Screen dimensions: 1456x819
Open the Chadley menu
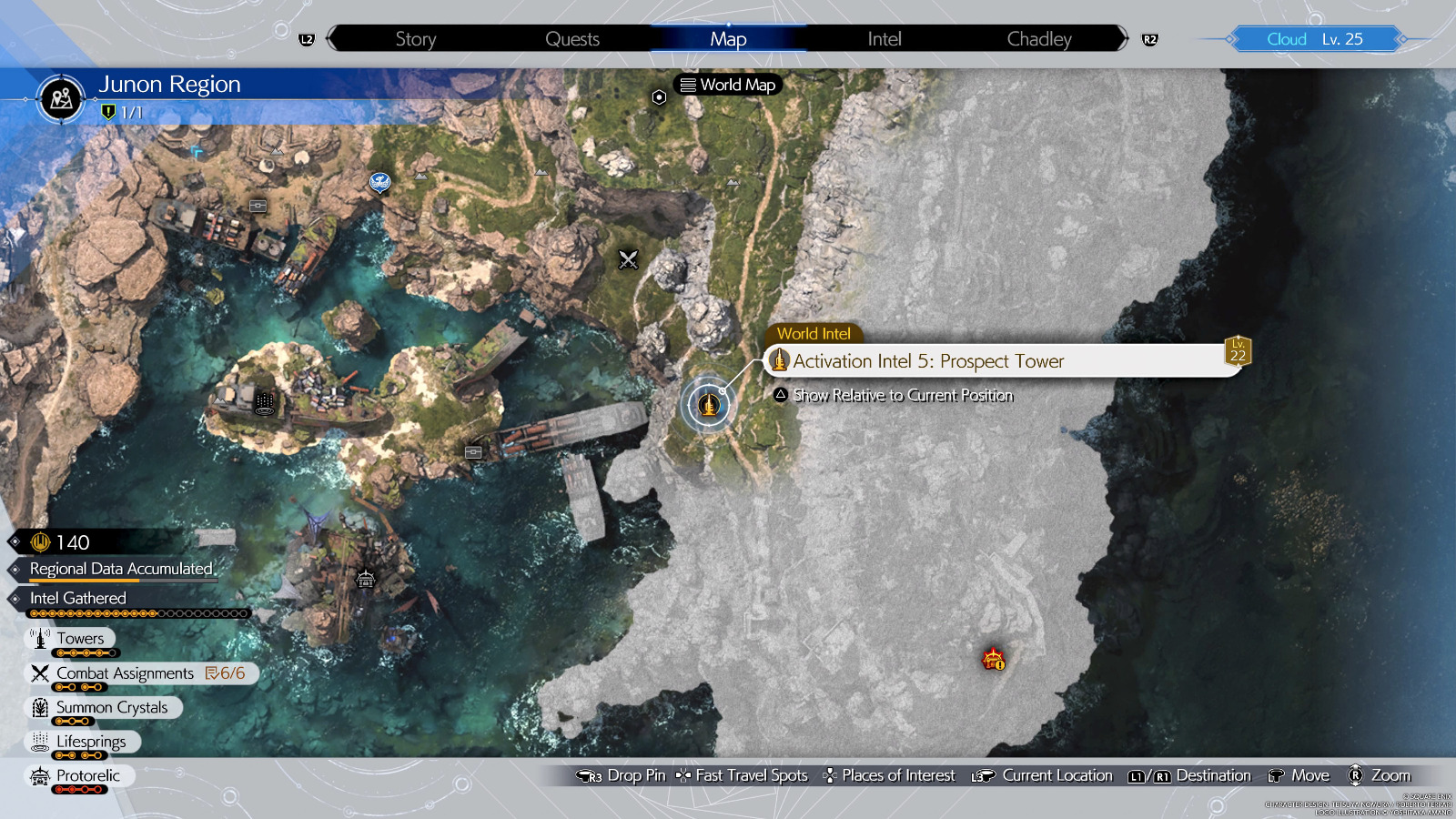pyautogui.click(x=1038, y=38)
